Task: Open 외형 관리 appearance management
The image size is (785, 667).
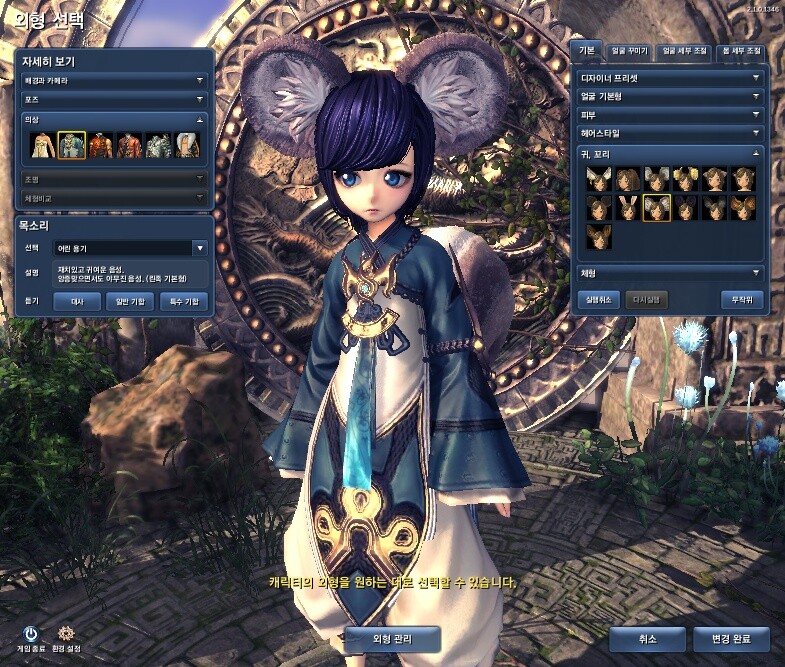Action: click(392, 639)
